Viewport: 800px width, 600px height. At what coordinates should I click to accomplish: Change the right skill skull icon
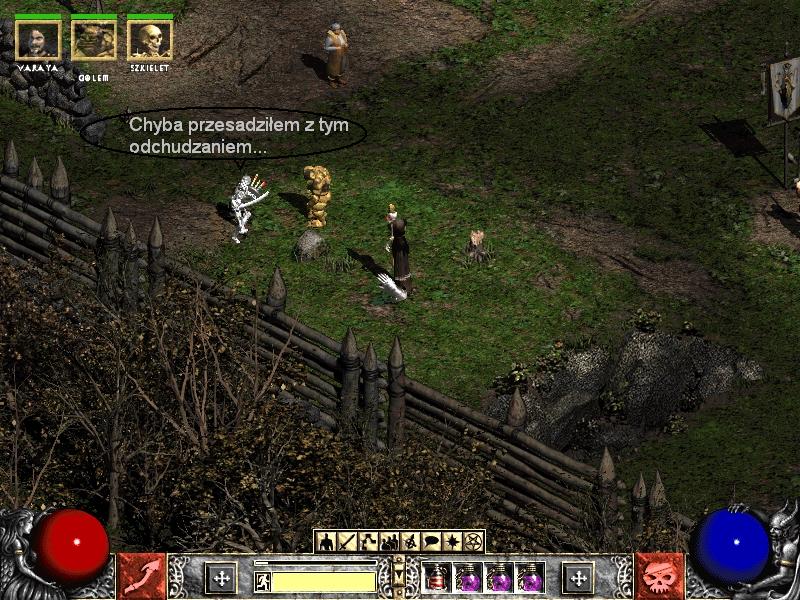[659, 576]
